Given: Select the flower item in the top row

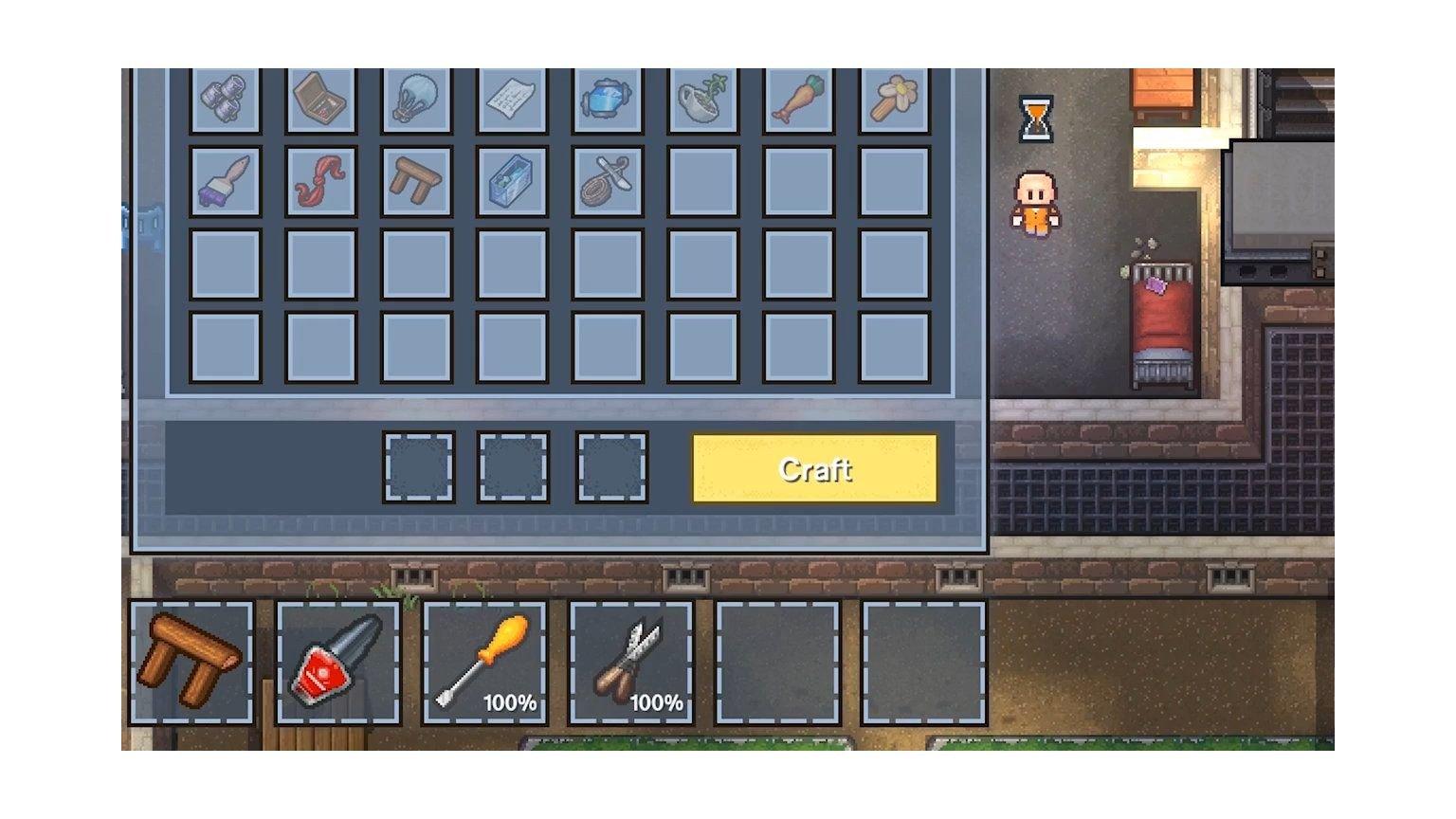Looking at the screenshot, I should (893, 101).
